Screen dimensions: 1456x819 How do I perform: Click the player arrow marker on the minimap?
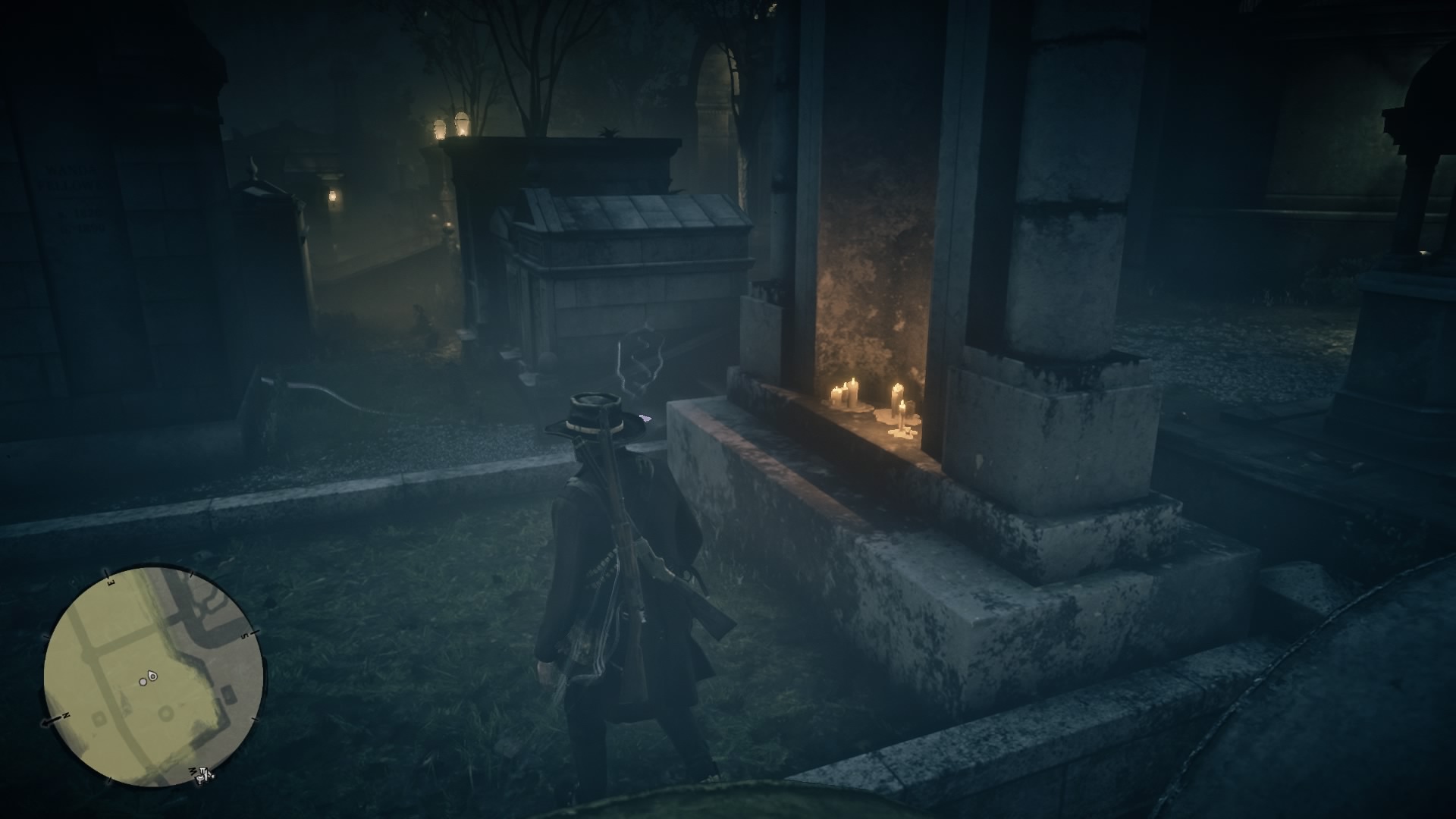(x=152, y=676)
